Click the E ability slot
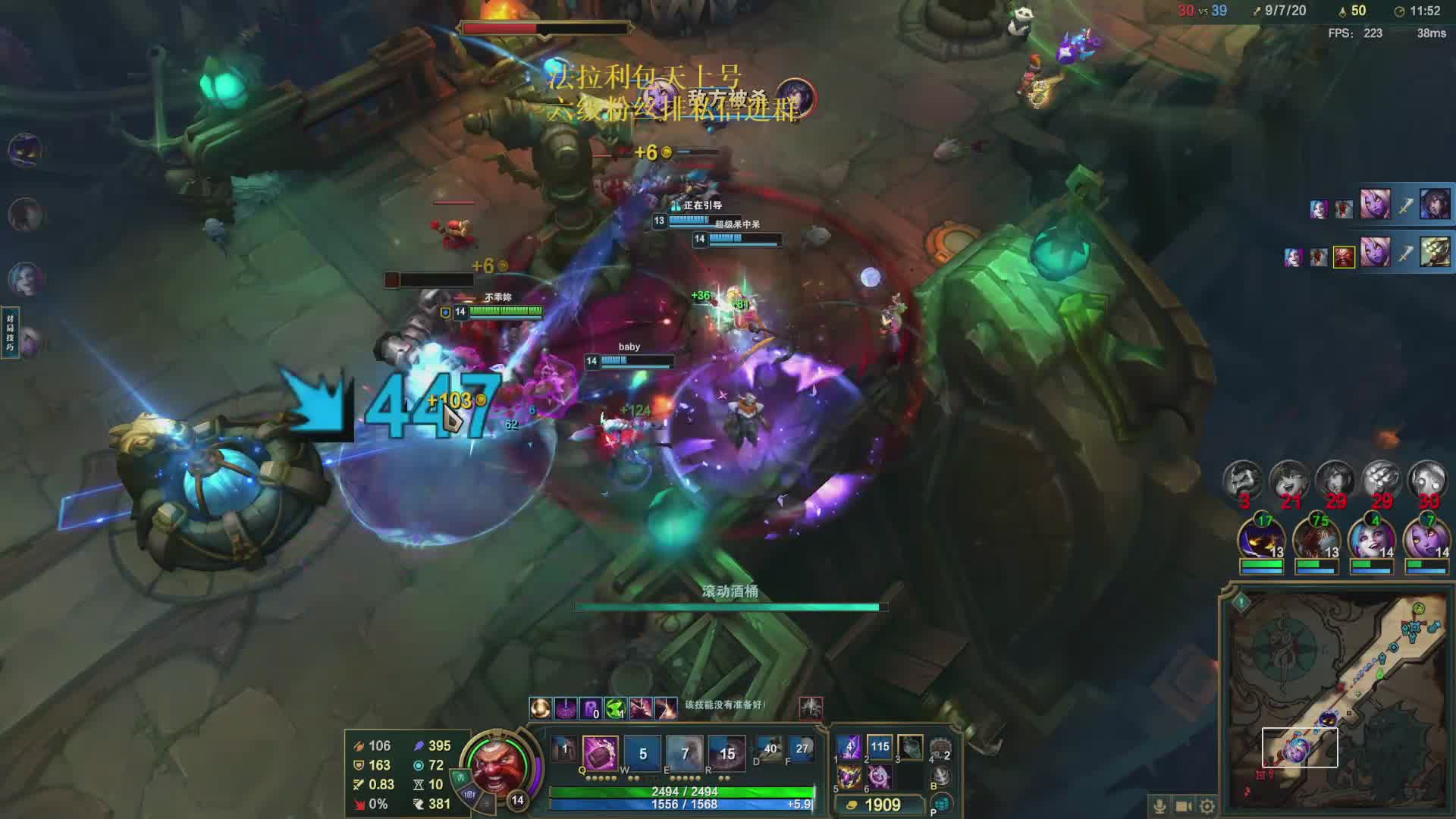Image resolution: width=1456 pixels, height=819 pixels. [685, 753]
